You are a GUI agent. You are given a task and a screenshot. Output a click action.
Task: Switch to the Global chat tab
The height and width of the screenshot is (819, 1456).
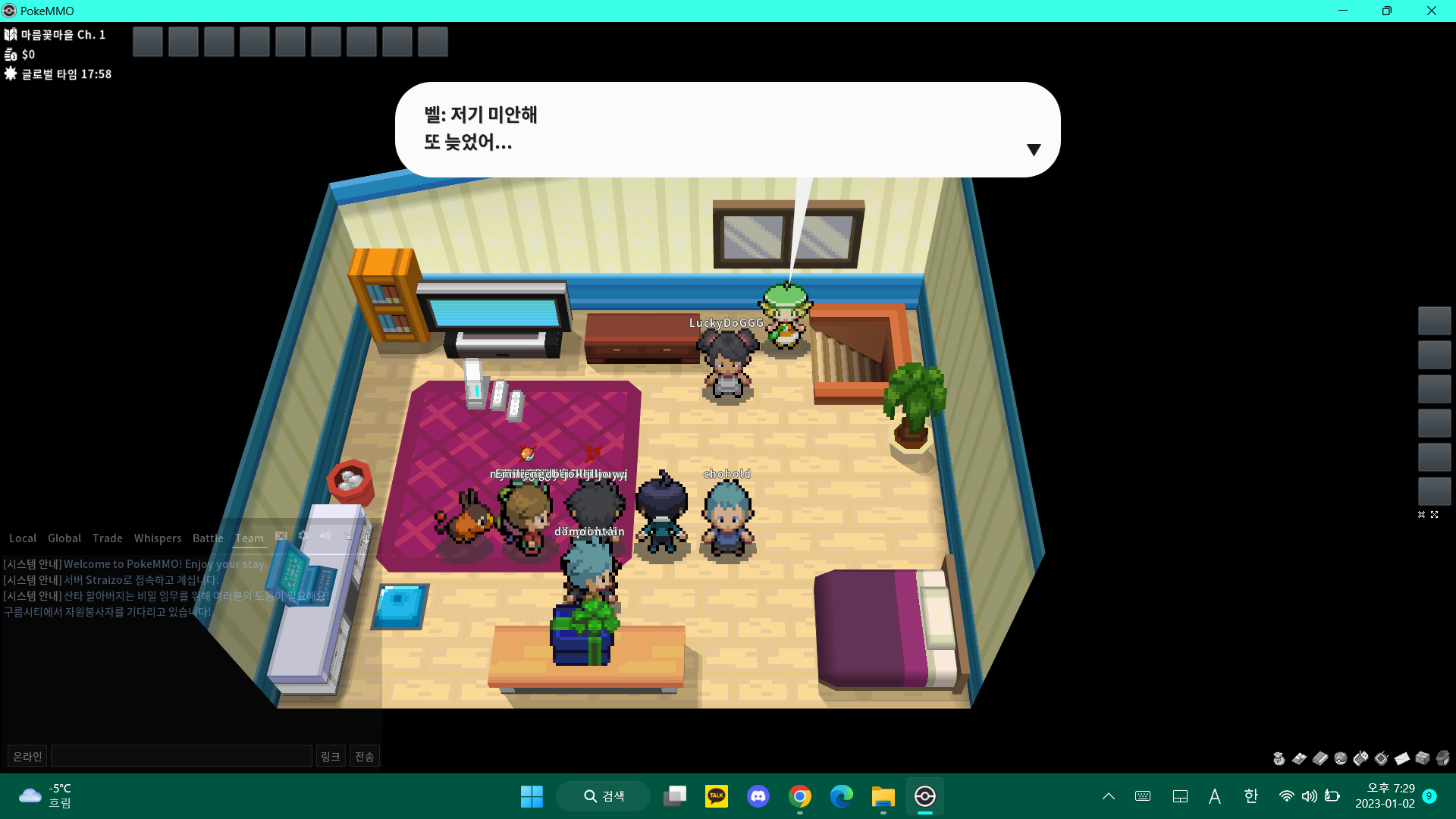64,538
